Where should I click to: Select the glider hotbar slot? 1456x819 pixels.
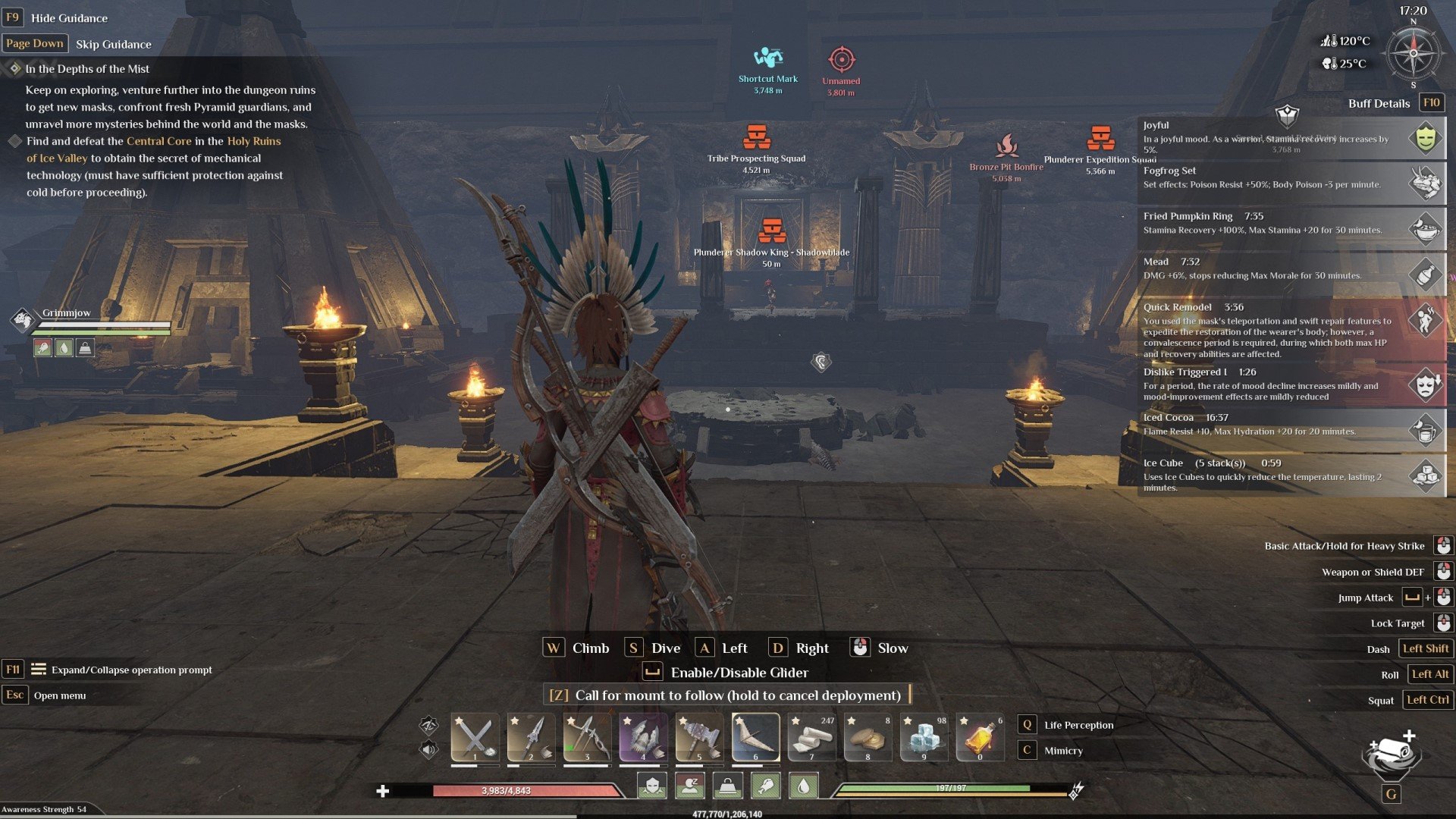click(755, 737)
